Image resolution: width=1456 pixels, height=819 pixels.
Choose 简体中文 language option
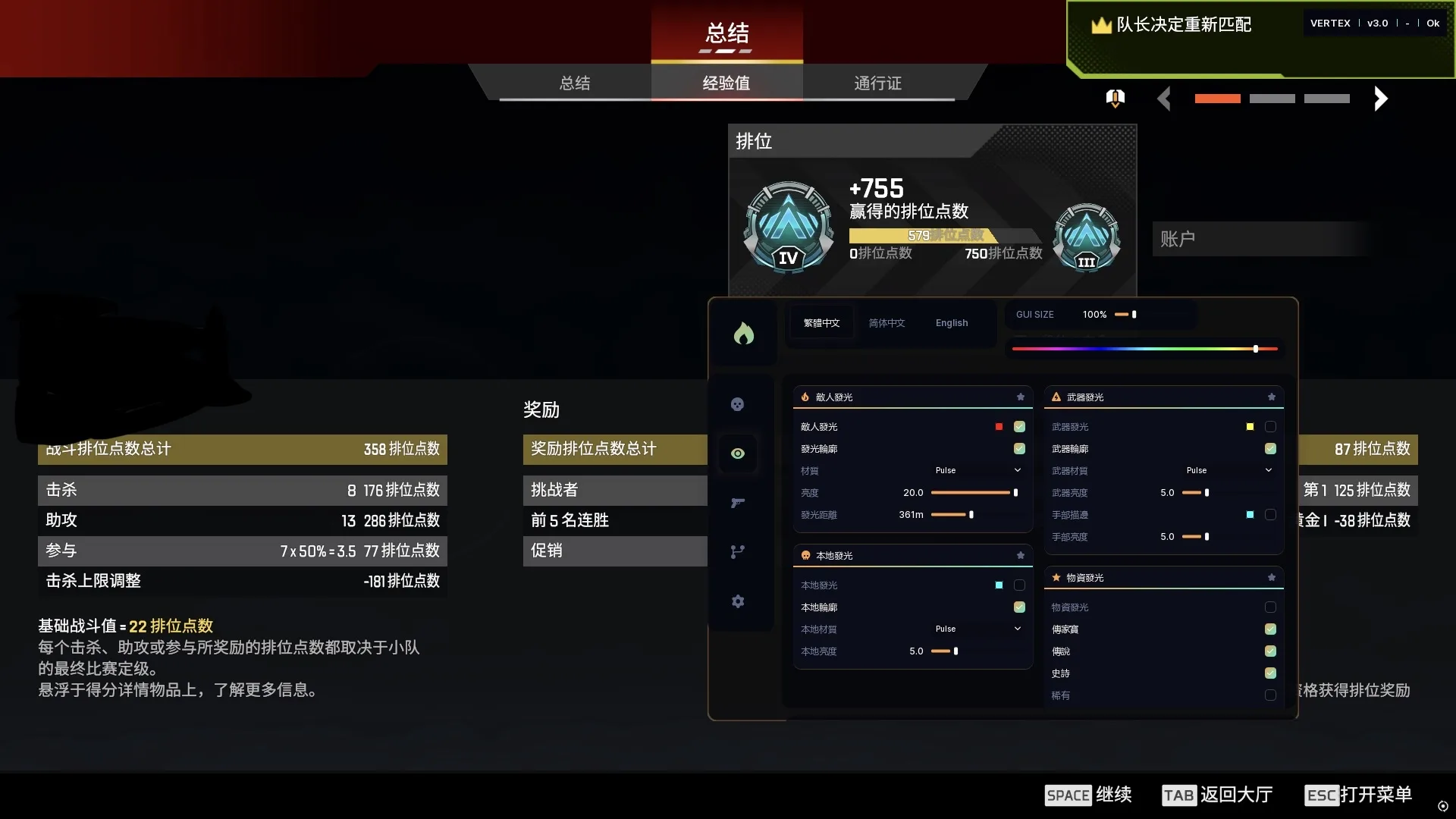886,323
